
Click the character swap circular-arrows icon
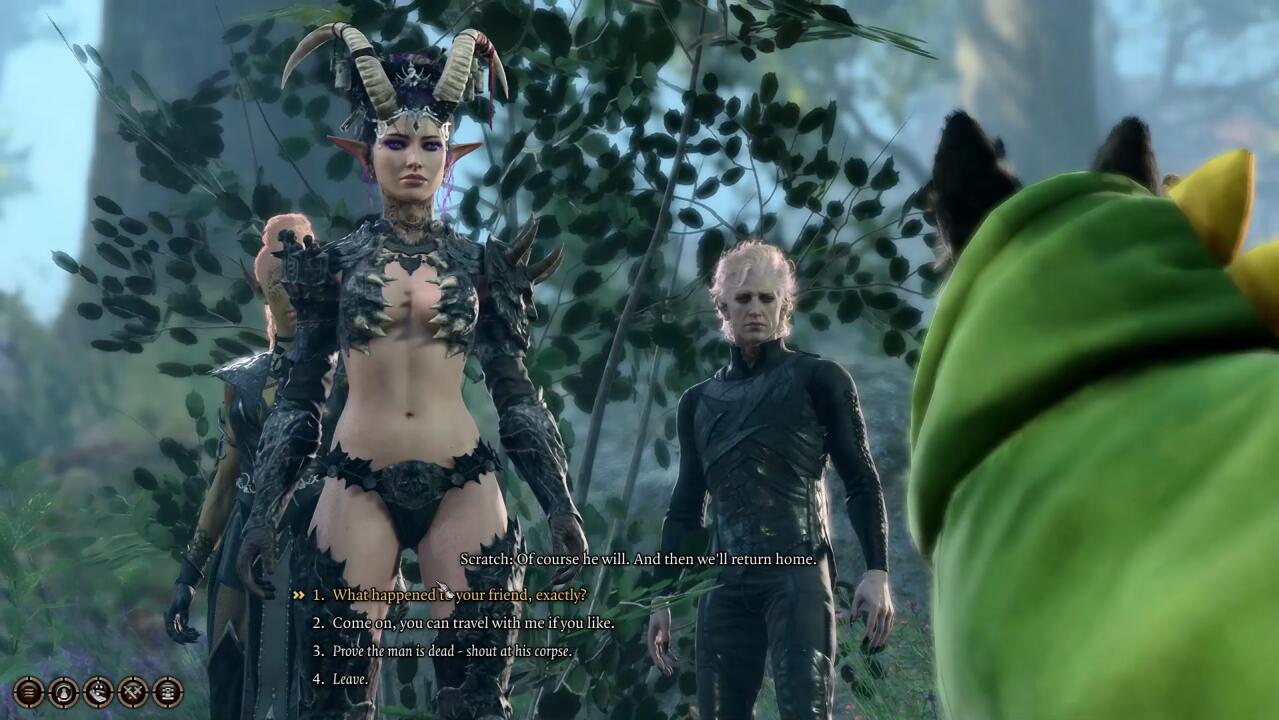[x=63, y=691]
